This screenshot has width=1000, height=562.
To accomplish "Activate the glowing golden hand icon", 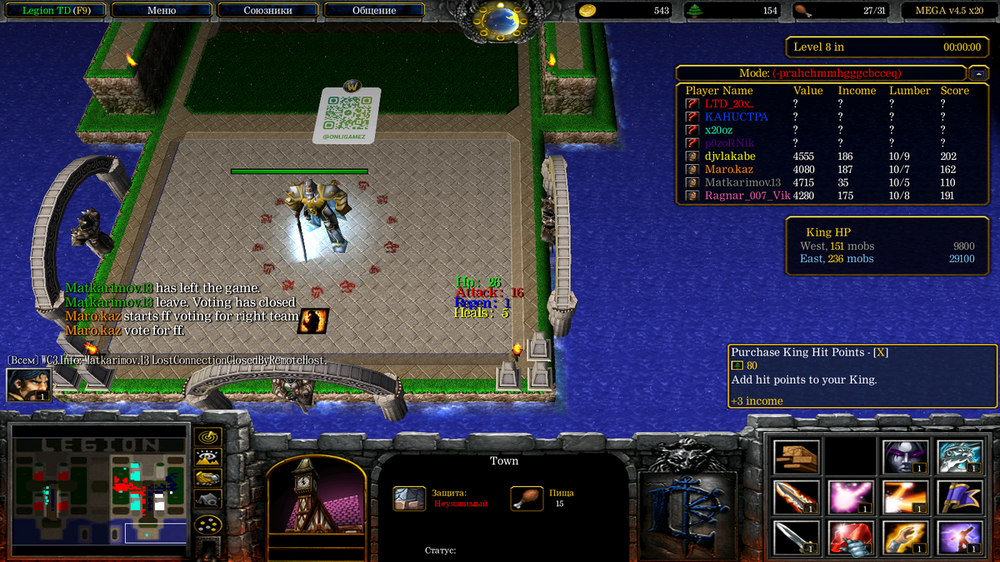I will pos(905,536).
